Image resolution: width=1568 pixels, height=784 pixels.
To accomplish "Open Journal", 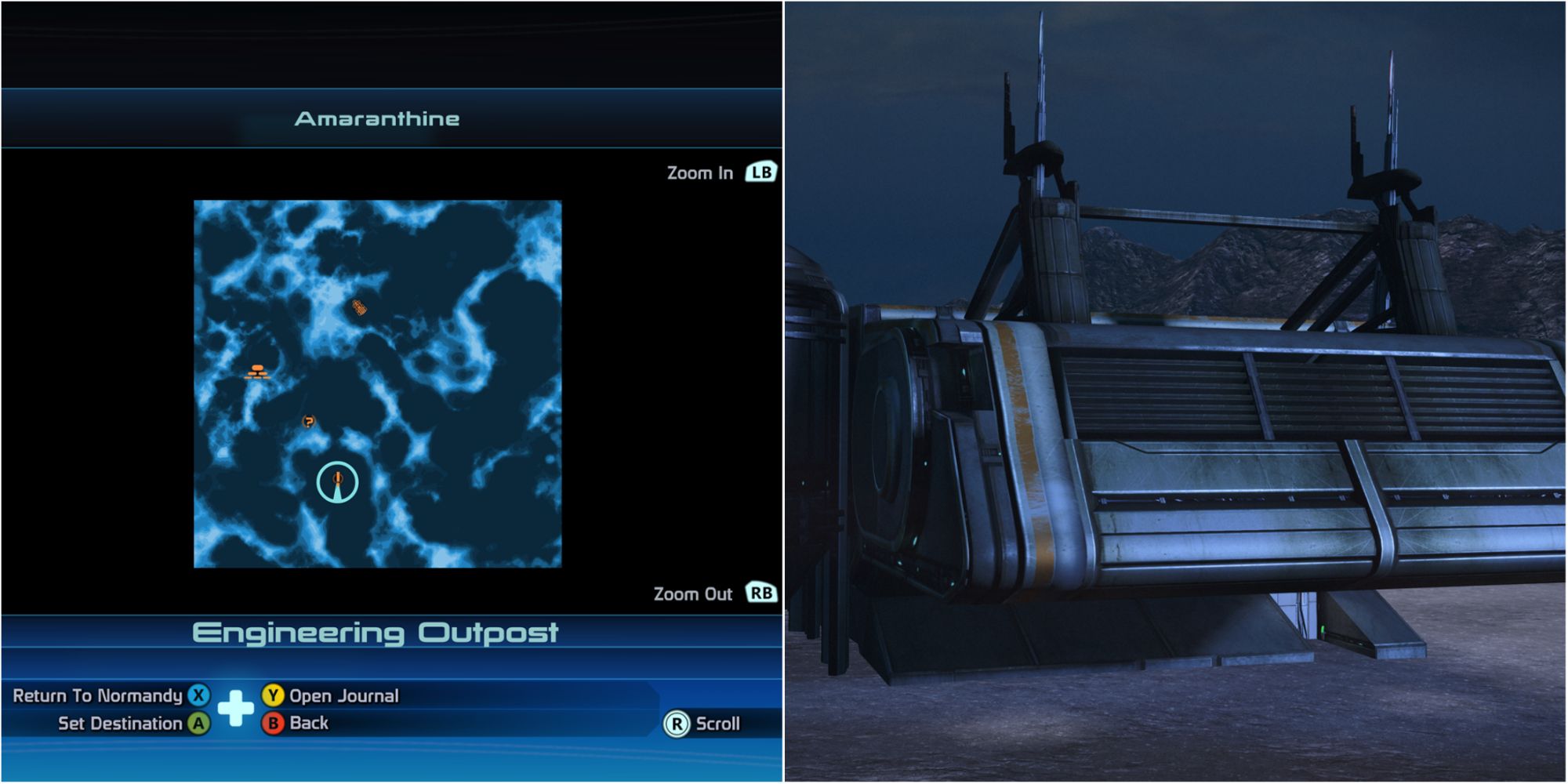I will [x=343, y=695].
